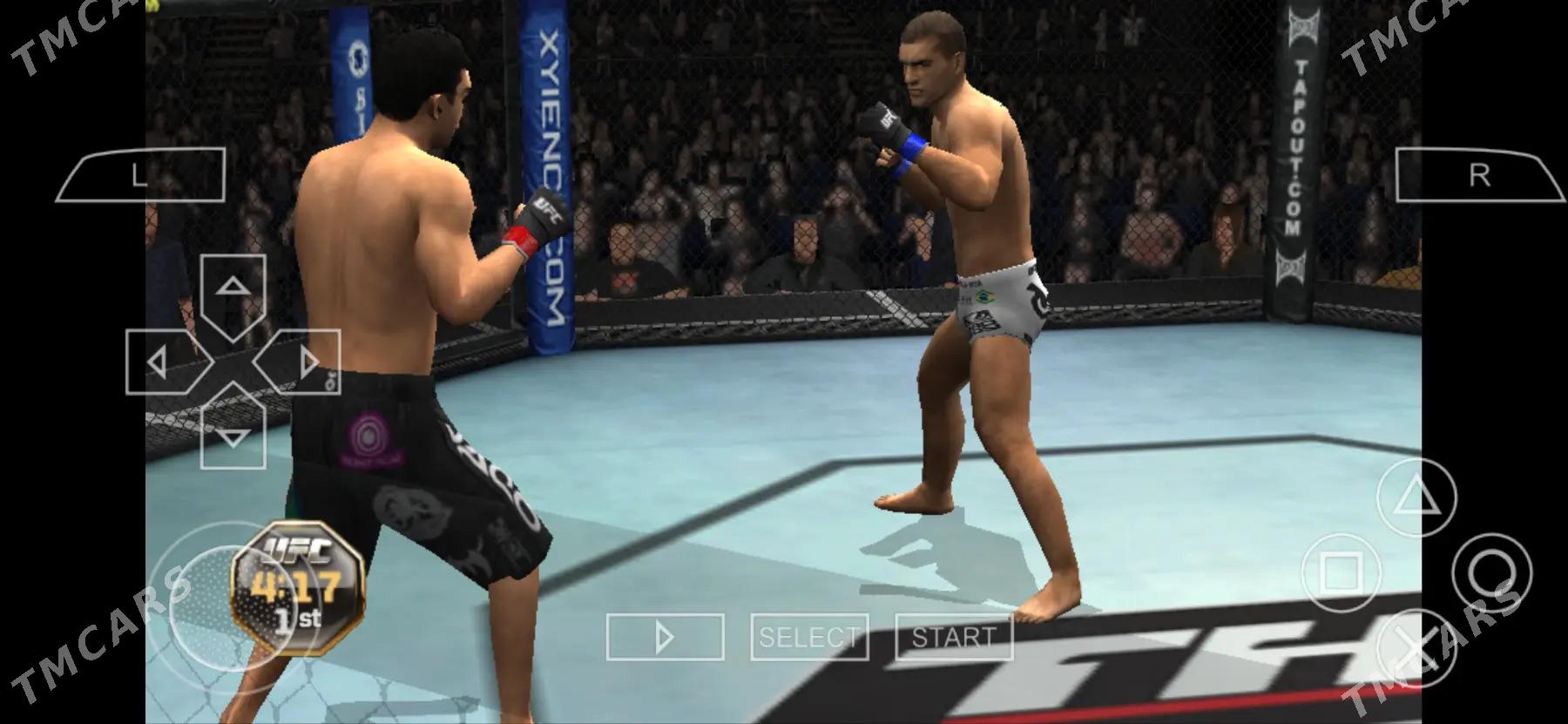This screenshot has width=1568, height=724.
Task: Tap the triangle action button
Action: coord(1416,497)
